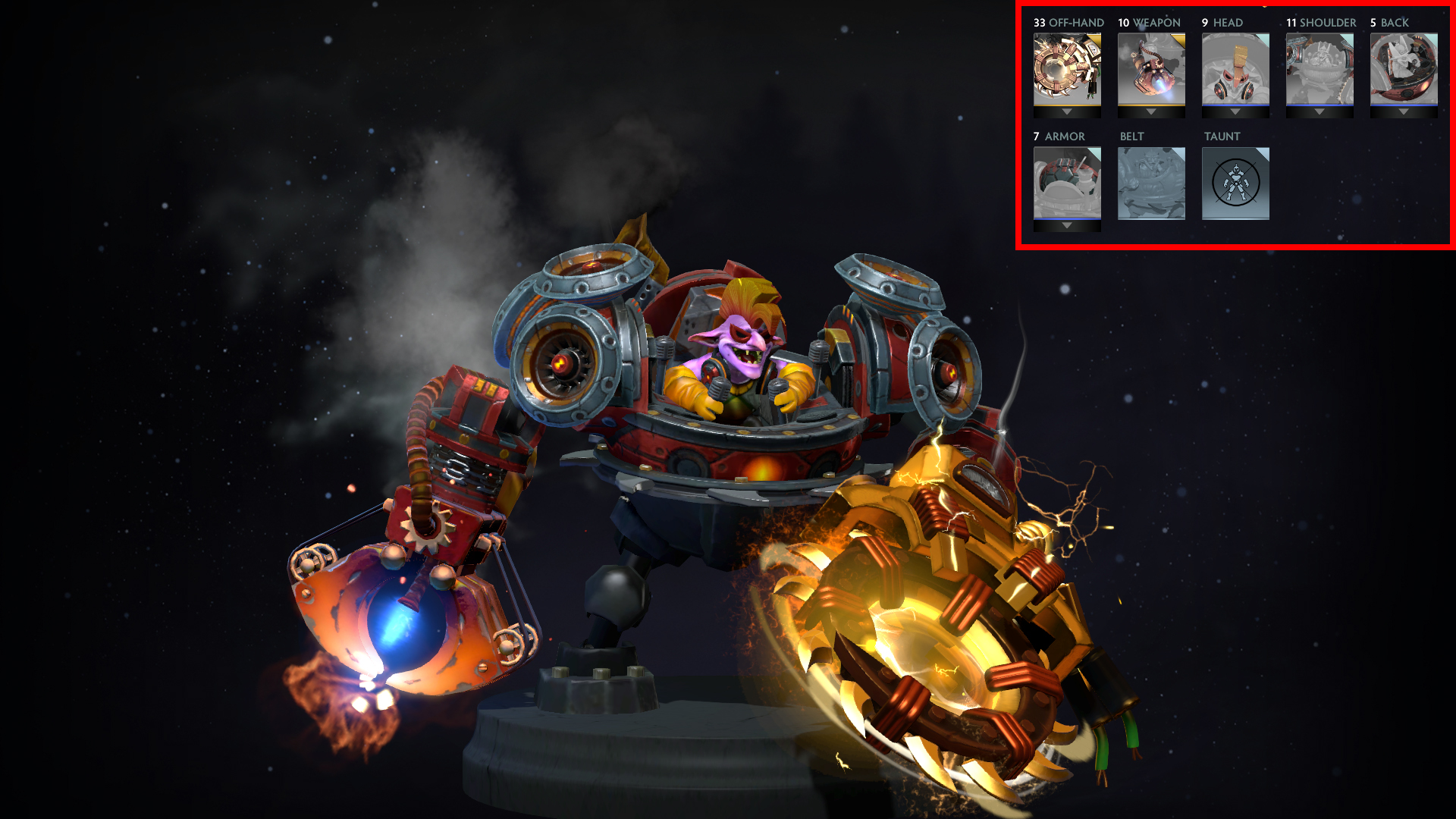Screen dimensions: 1456x819
Task: Expand the dropdown arrow under Armor
Action: (x=1067, y=226)
